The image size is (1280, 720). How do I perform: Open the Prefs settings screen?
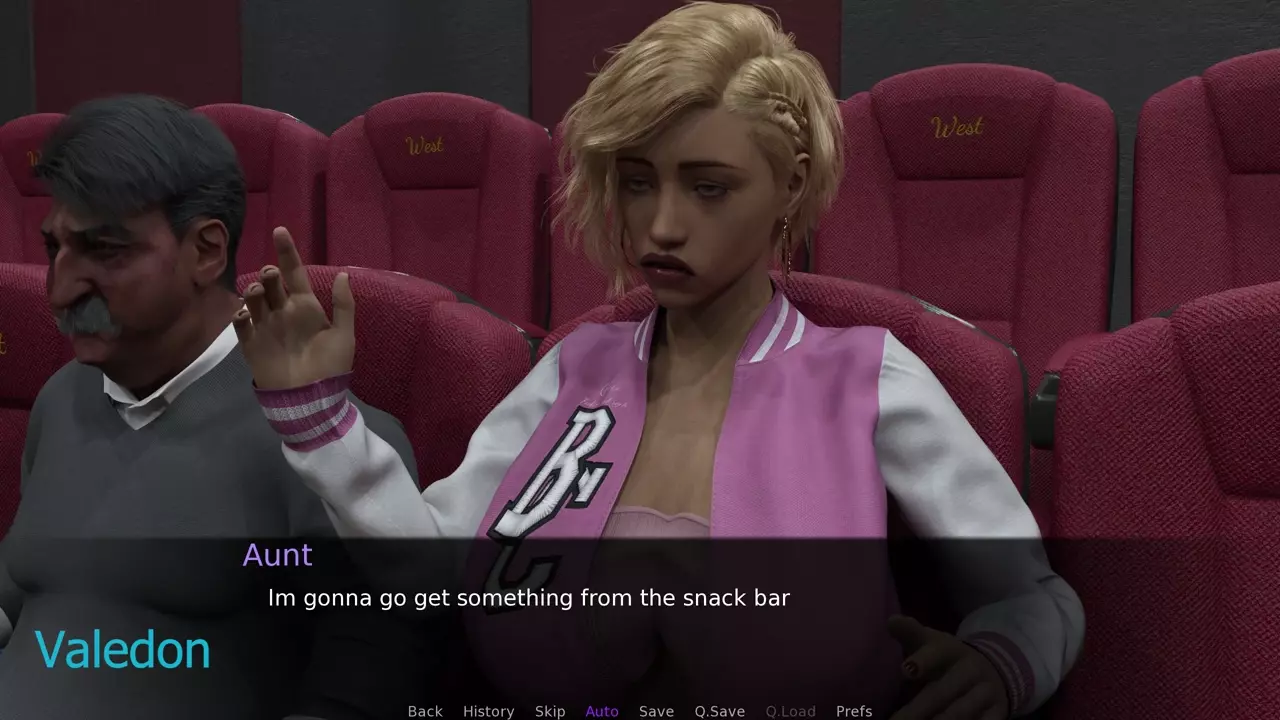[x=854, y=711]
